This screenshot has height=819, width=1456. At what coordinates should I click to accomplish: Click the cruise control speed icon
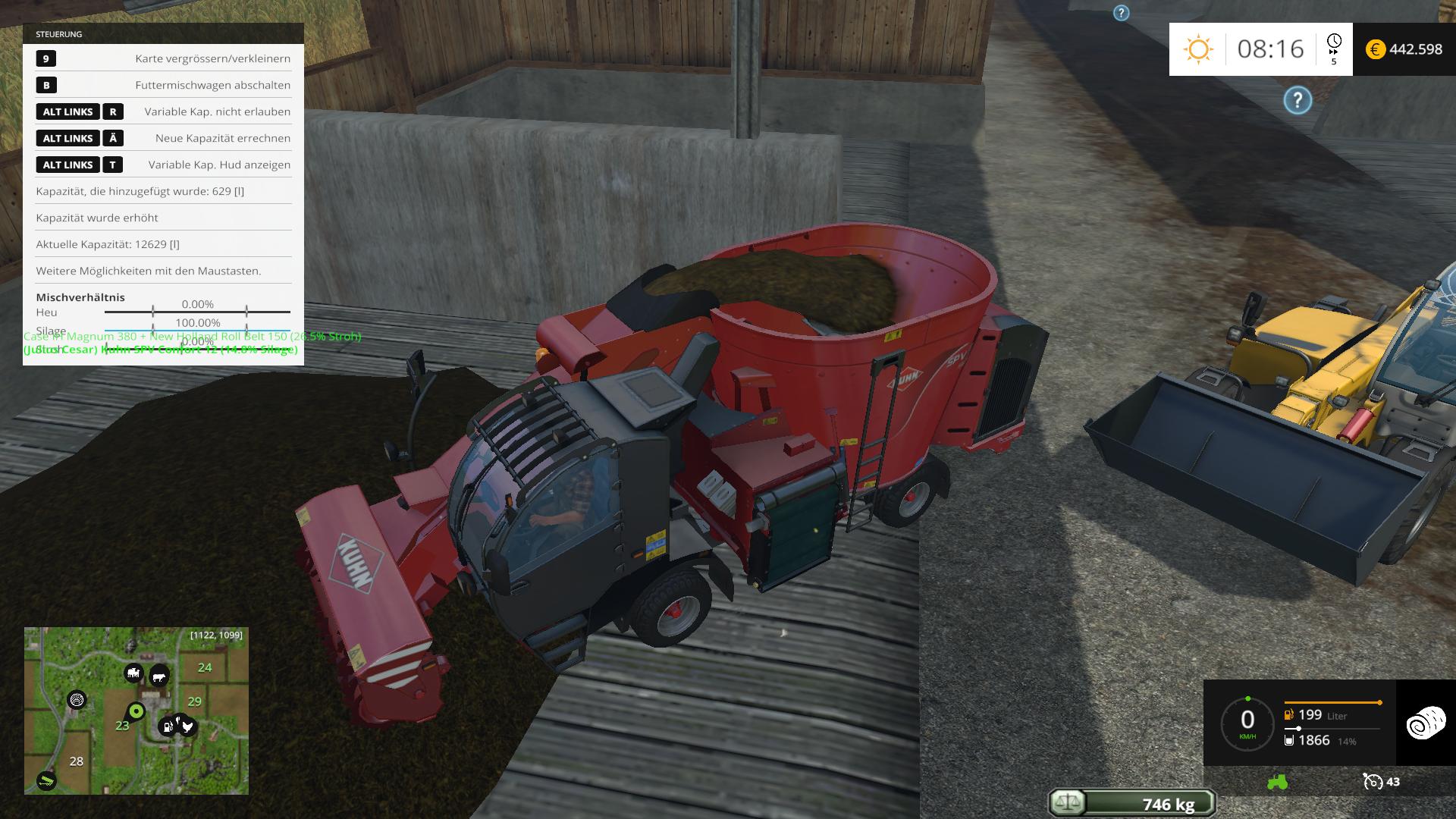[1373, 782]
